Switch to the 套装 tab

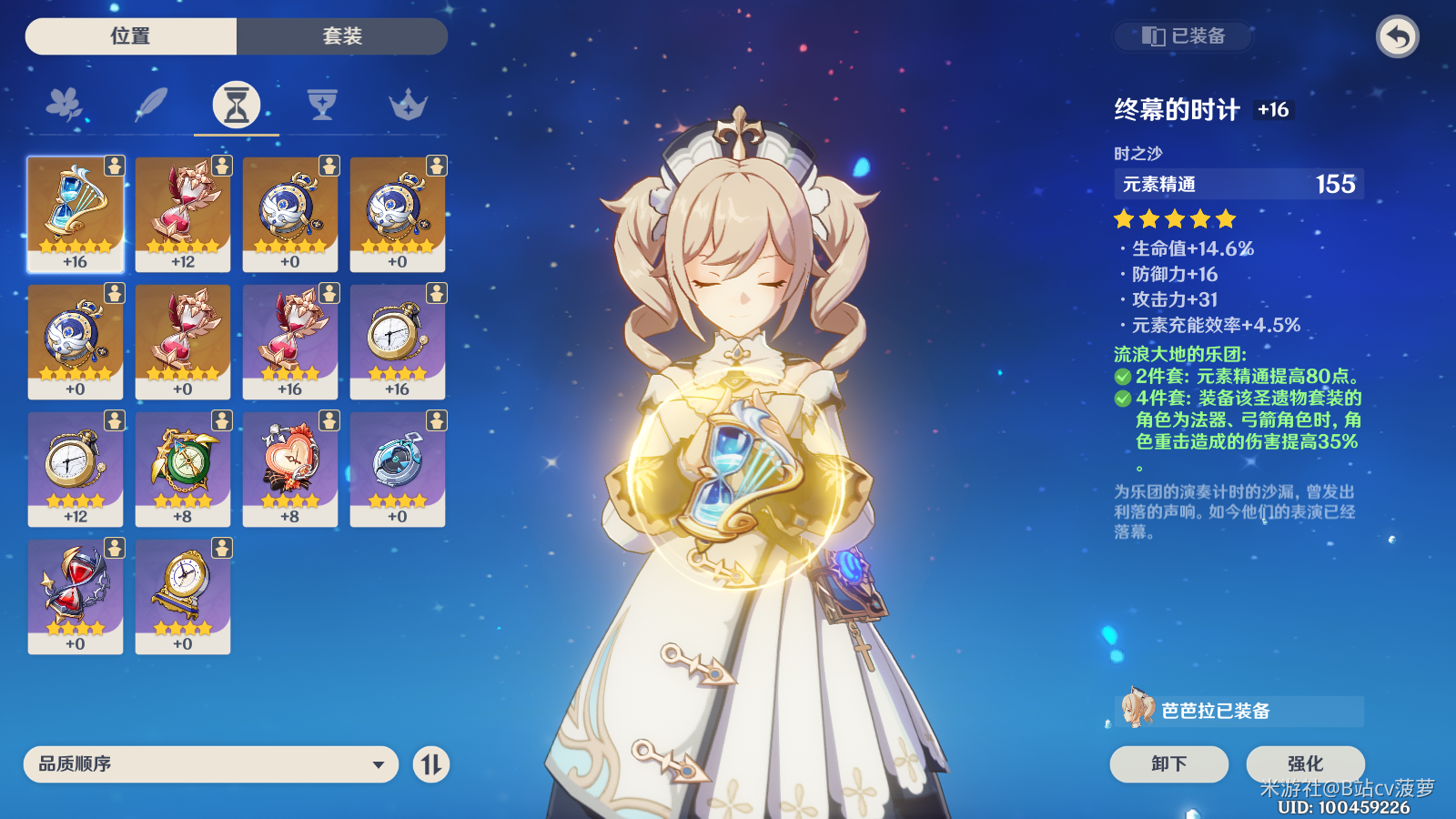[342, 36]
